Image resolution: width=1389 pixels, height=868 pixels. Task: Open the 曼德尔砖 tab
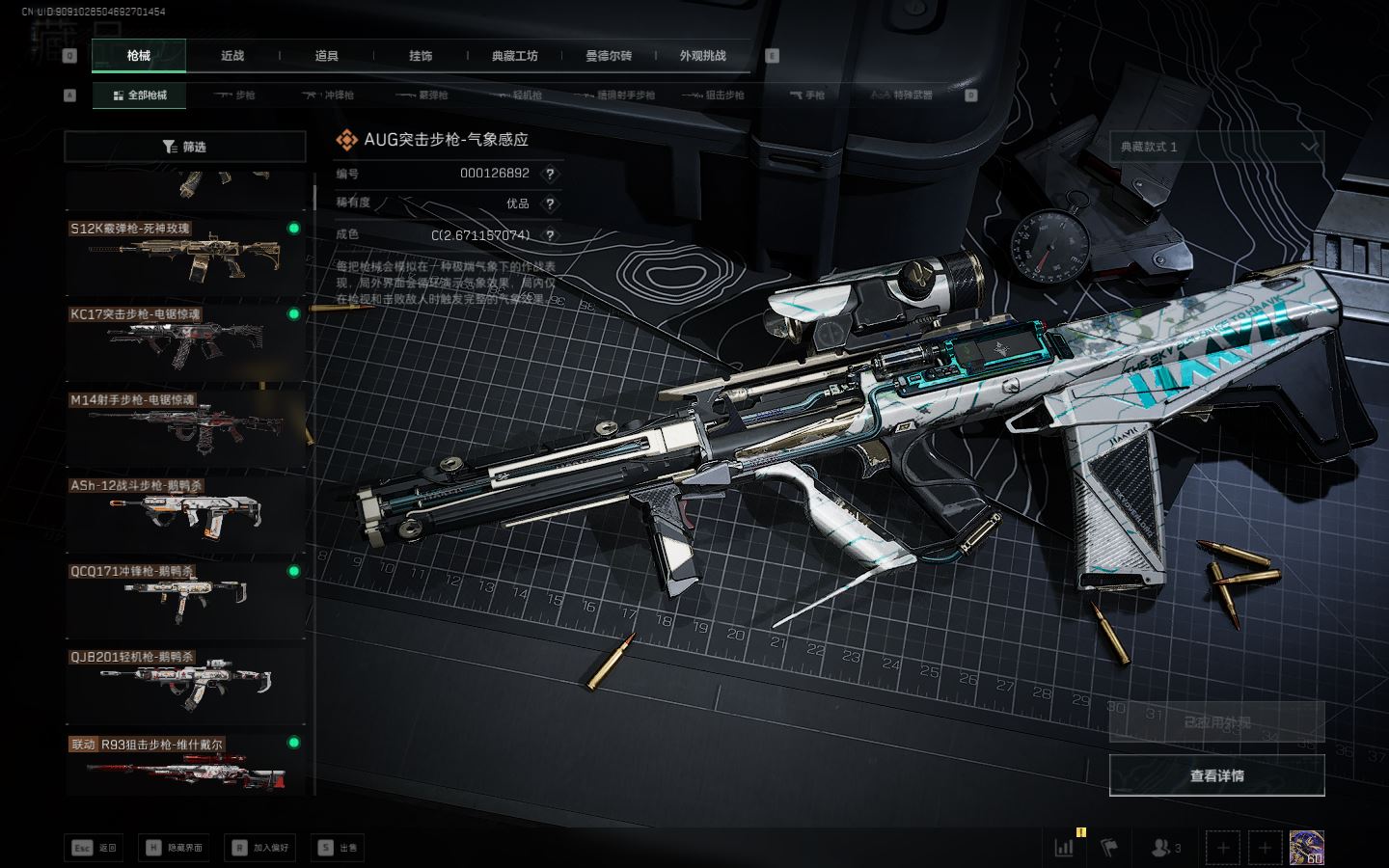click(x=609, y=56)
